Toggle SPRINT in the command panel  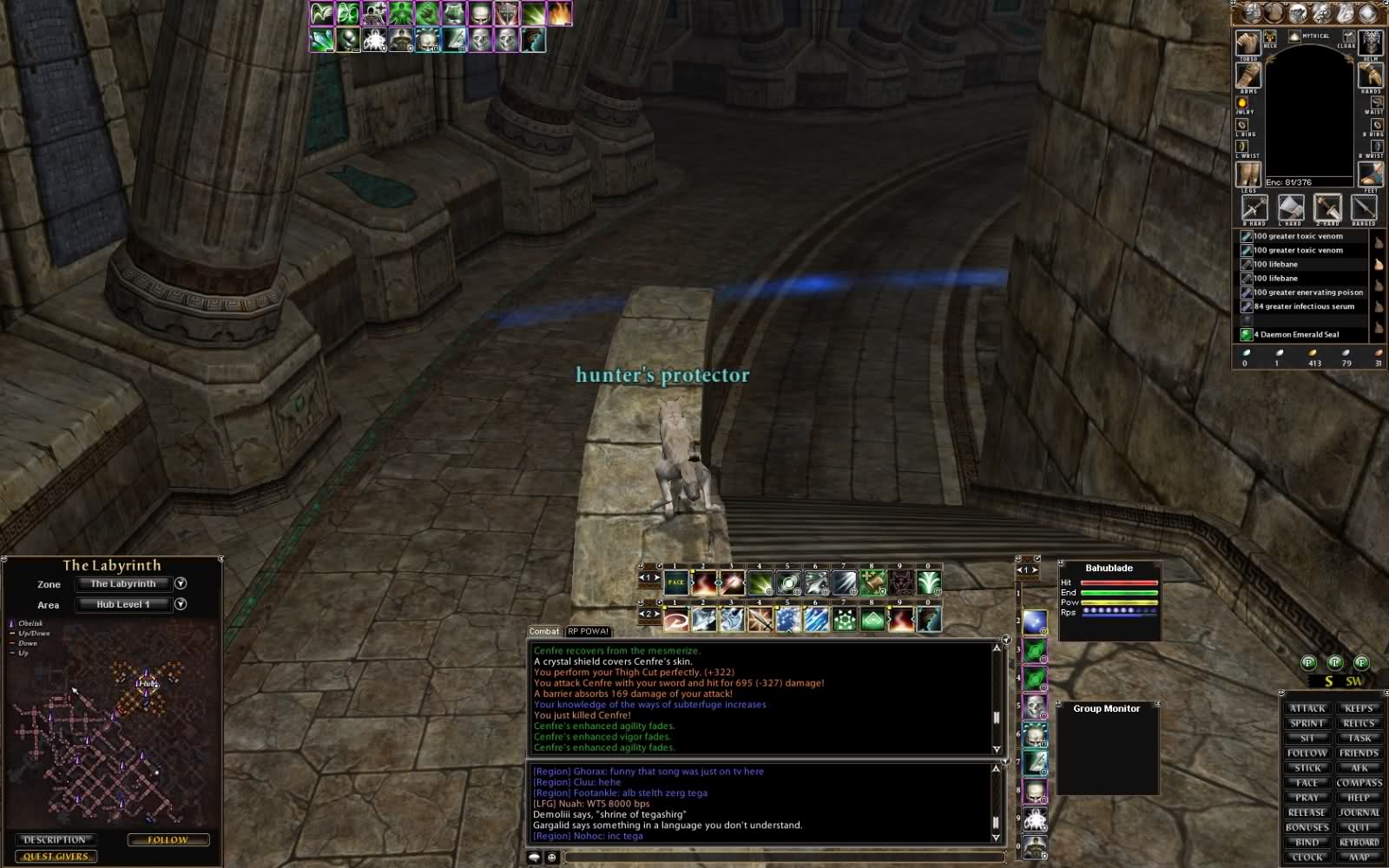pos(1307,723)
